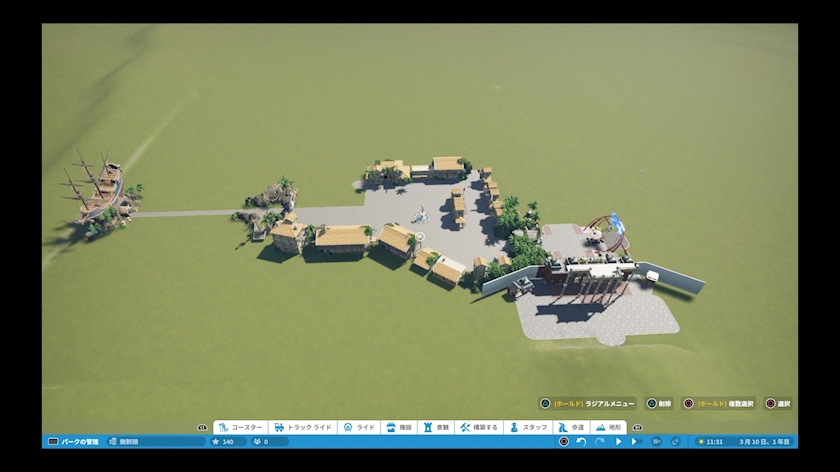Image resolution: width=840 pixels, height=472 pixels.
Task: Select the トラックライド (Track Ride) tab
Action: [x=303, y=427]
